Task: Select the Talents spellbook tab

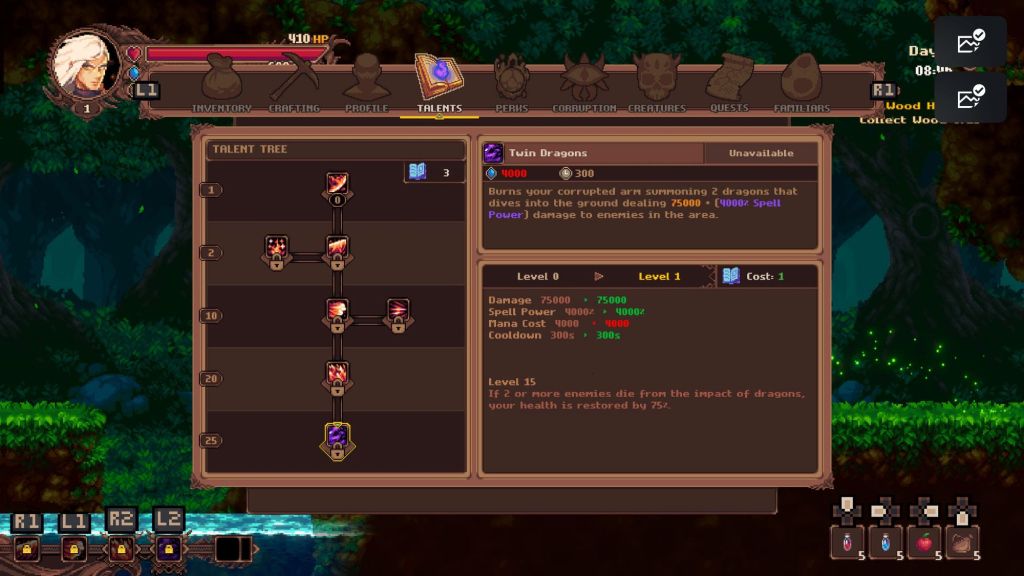Action: click(x=439, y=82)
